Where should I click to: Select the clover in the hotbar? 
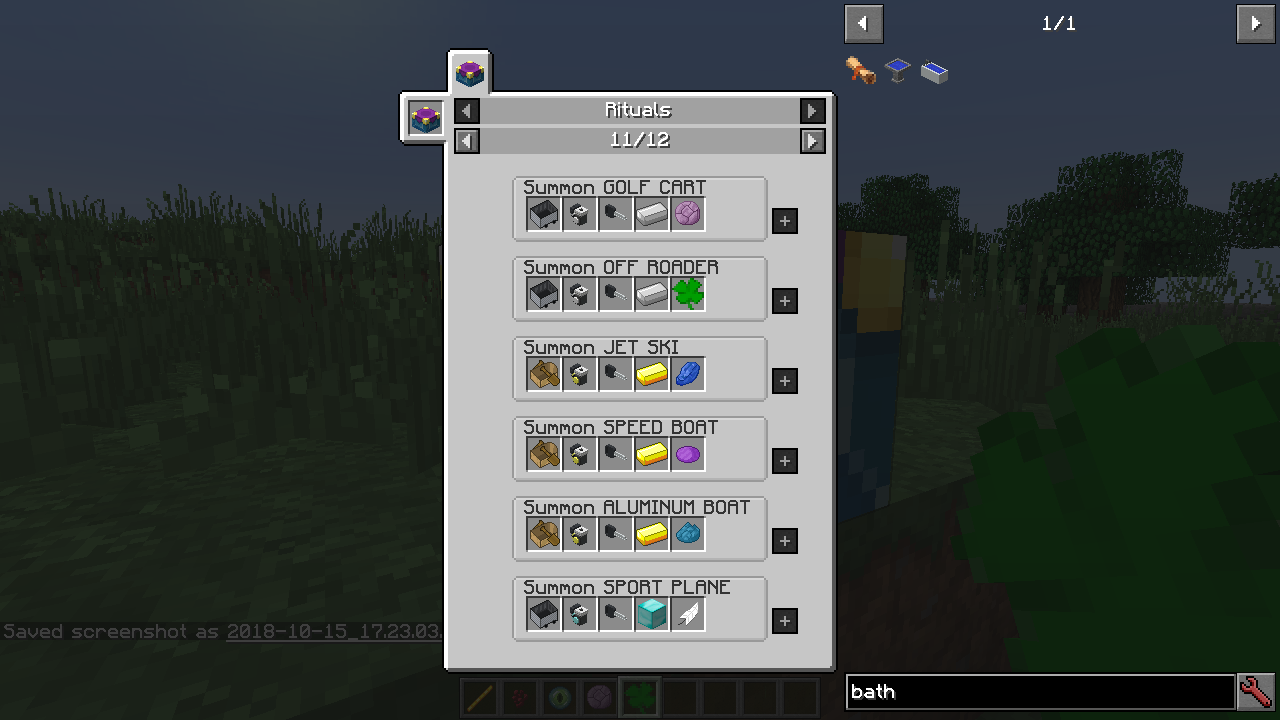639,696
